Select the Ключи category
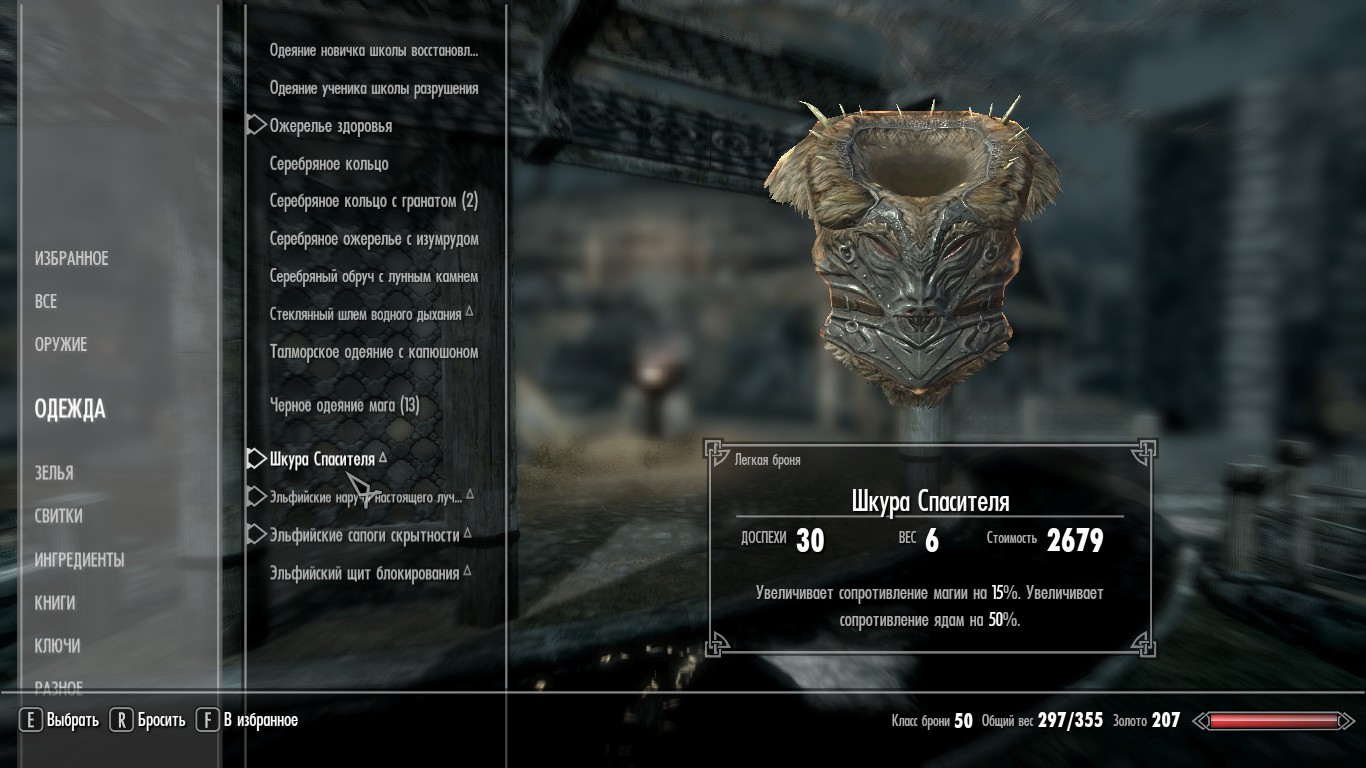 tap(57, 646)
